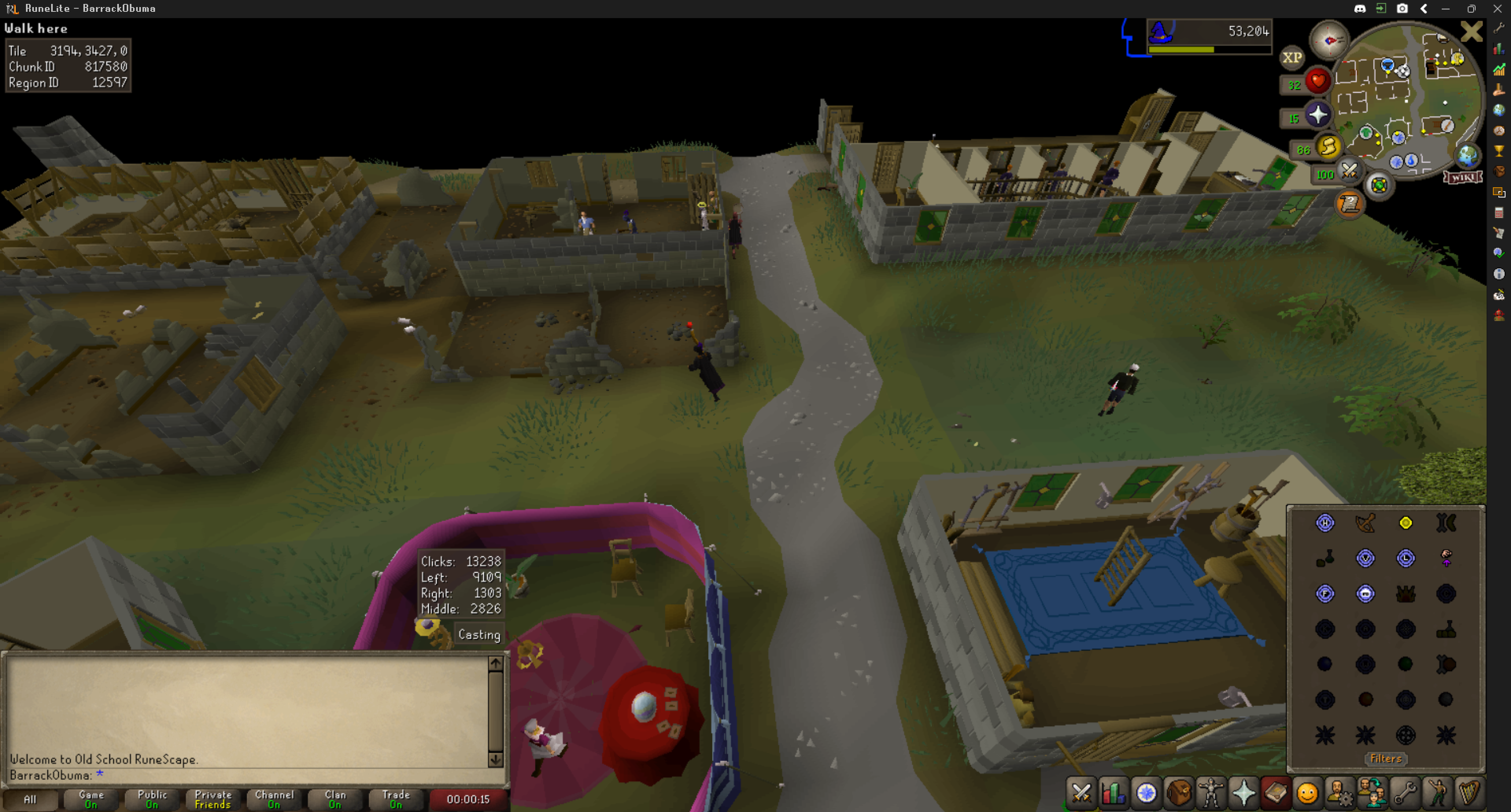Switch to the Inventory tab
Screen dimensions: 1511x812
tap(1180, 793)
